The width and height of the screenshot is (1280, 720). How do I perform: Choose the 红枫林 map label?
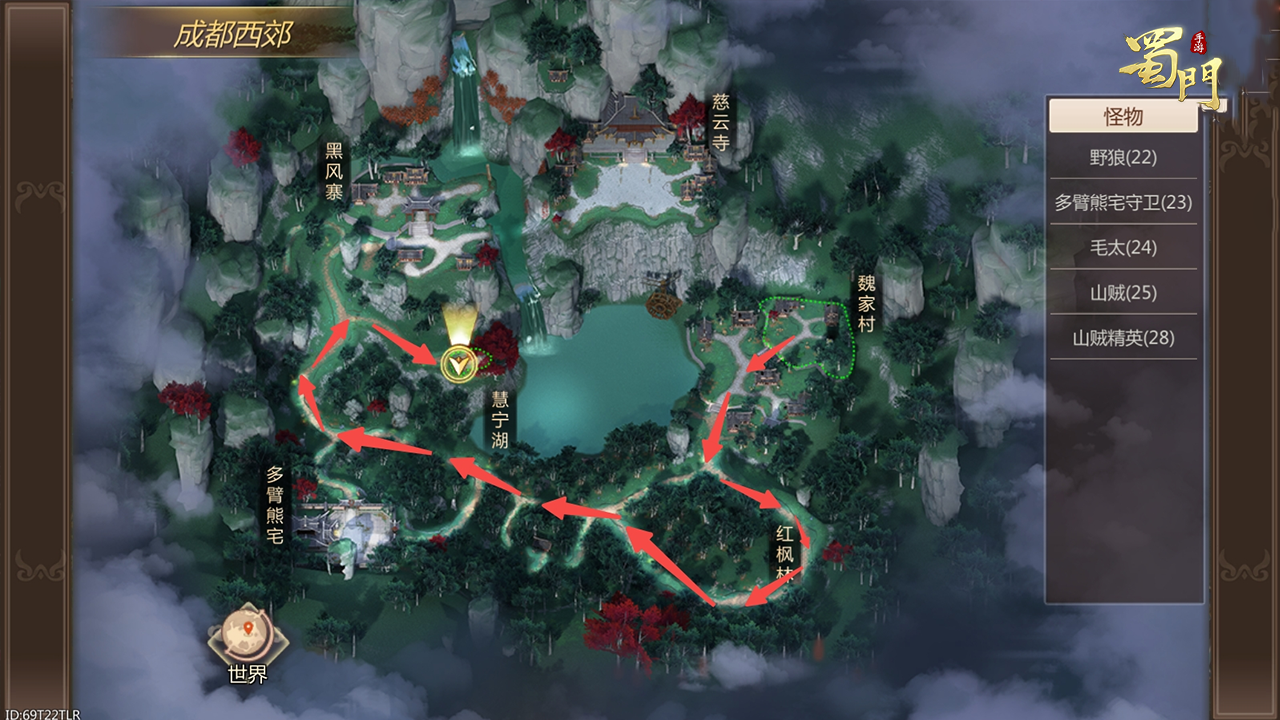tap(785, 553)
